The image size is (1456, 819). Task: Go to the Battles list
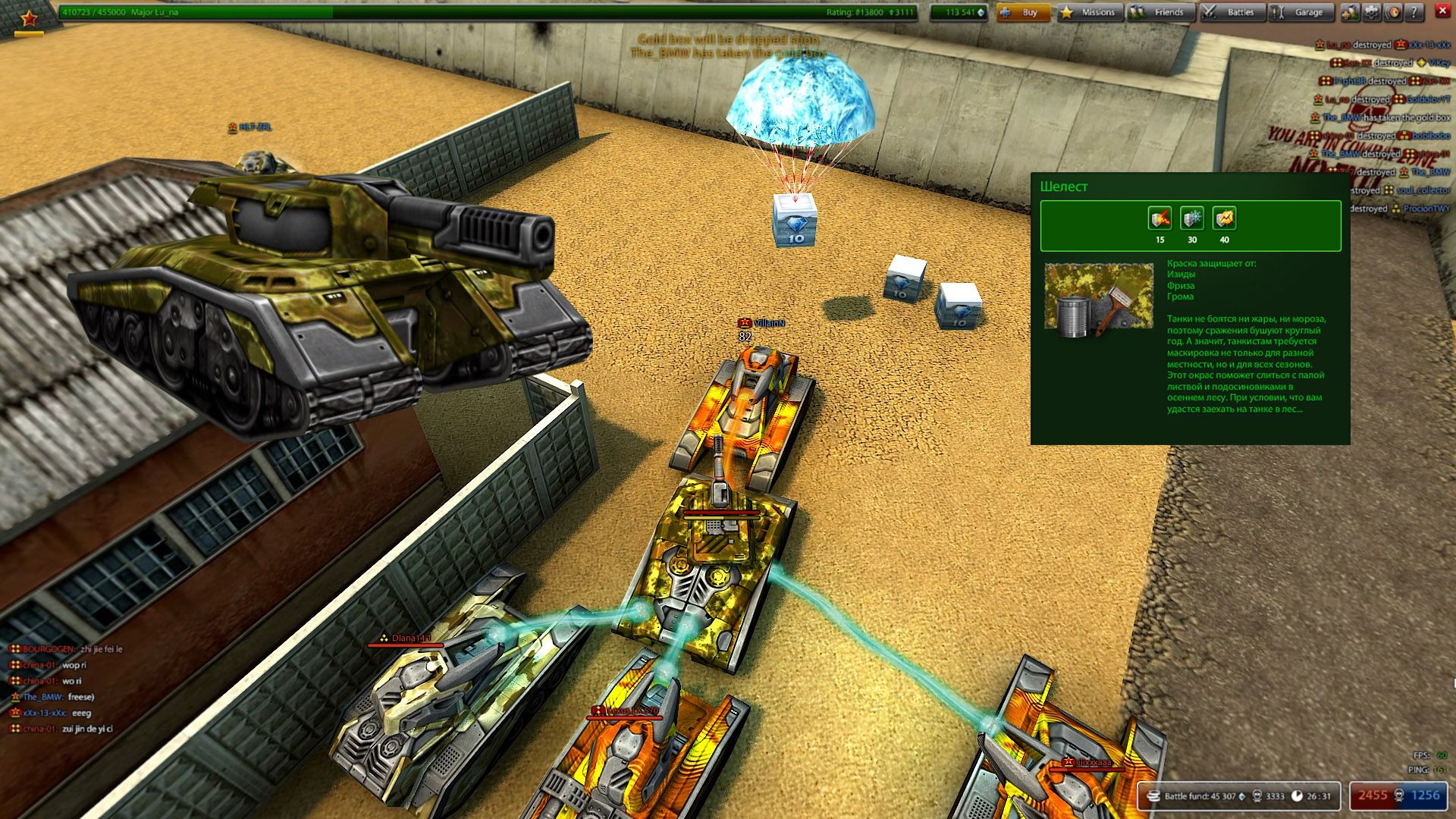point(1232,12)
